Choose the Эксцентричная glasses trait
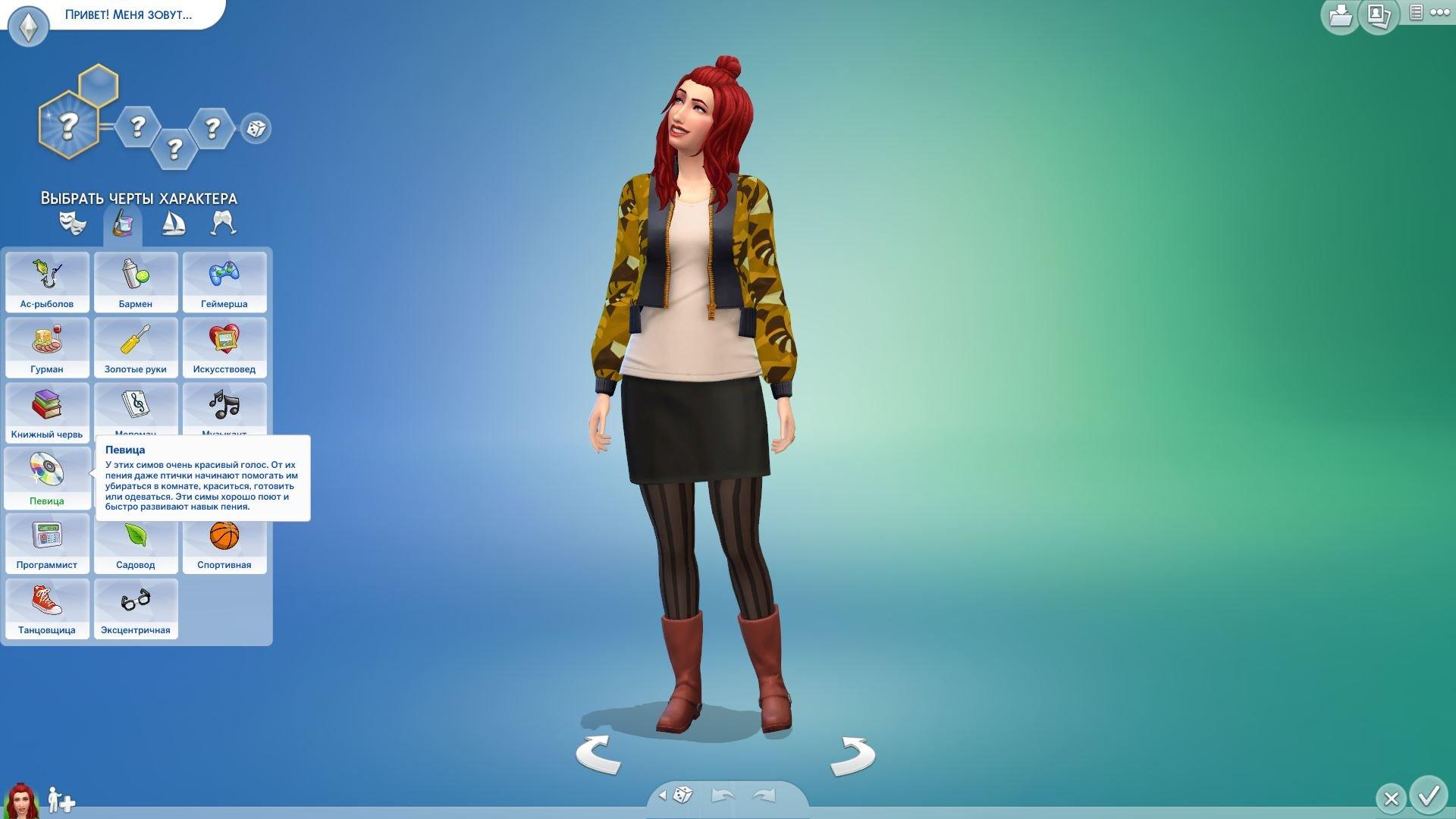The width and height of the screenshot is (1456, 819). tap(136, 607)
